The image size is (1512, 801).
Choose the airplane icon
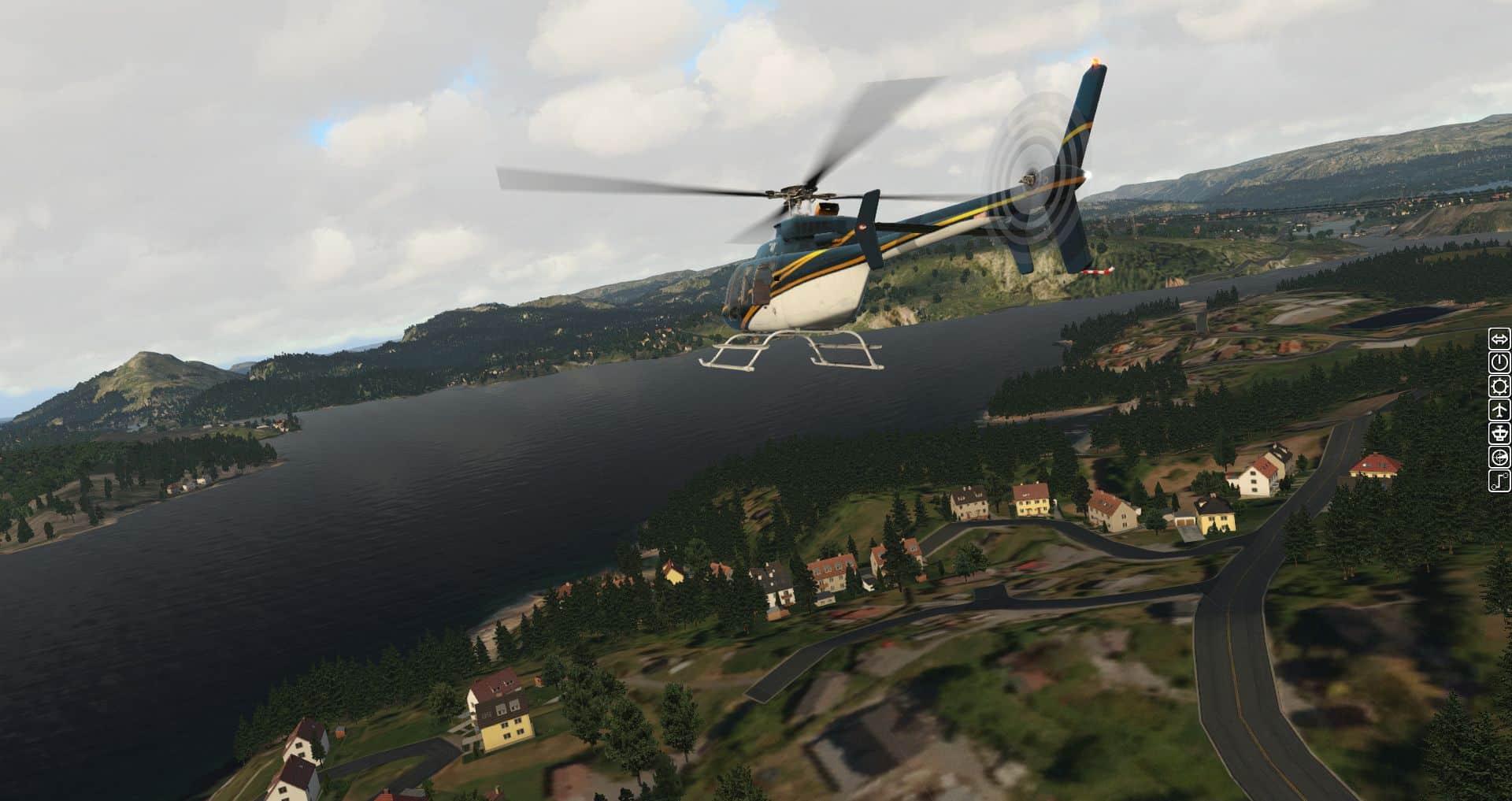(x=1499, y=410)
